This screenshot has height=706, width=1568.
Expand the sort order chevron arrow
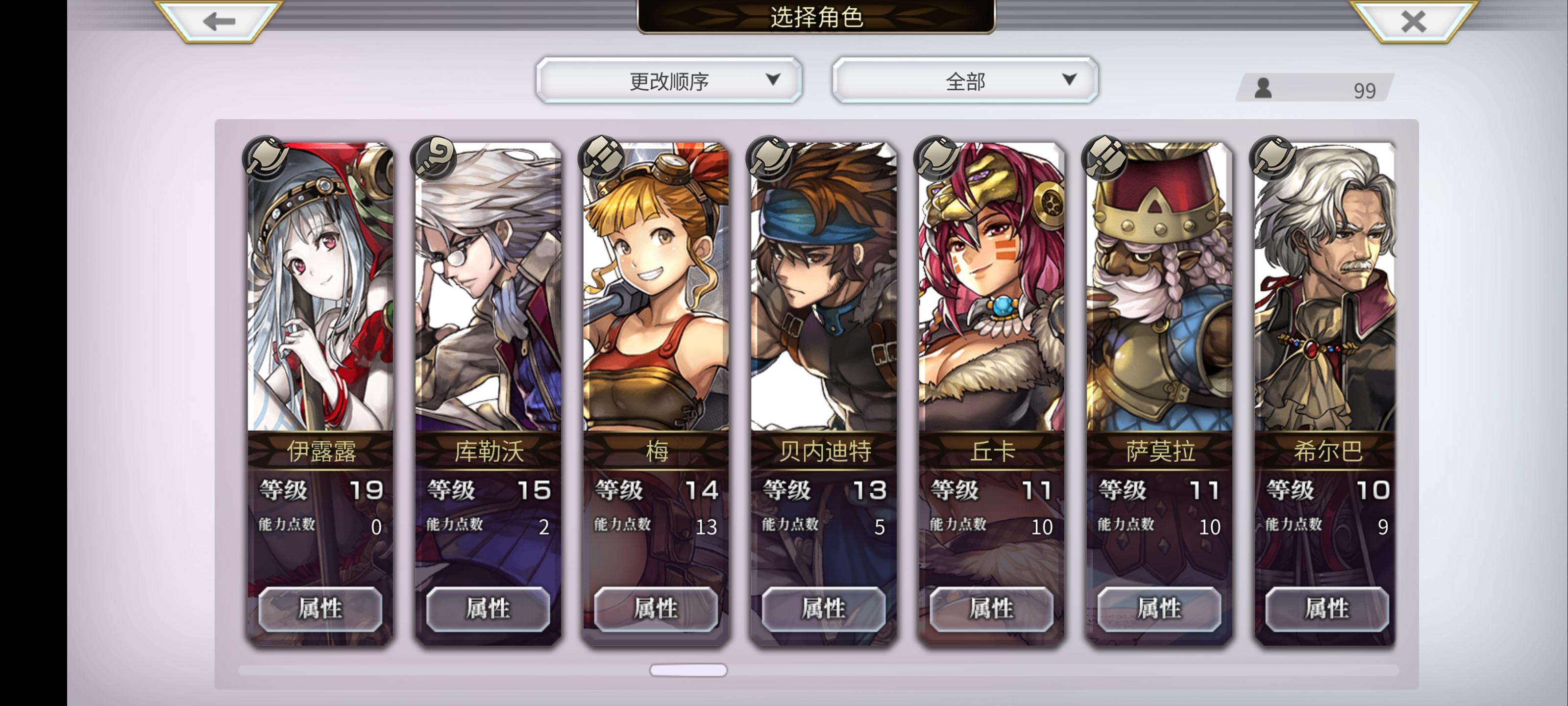tap(774, 80)
